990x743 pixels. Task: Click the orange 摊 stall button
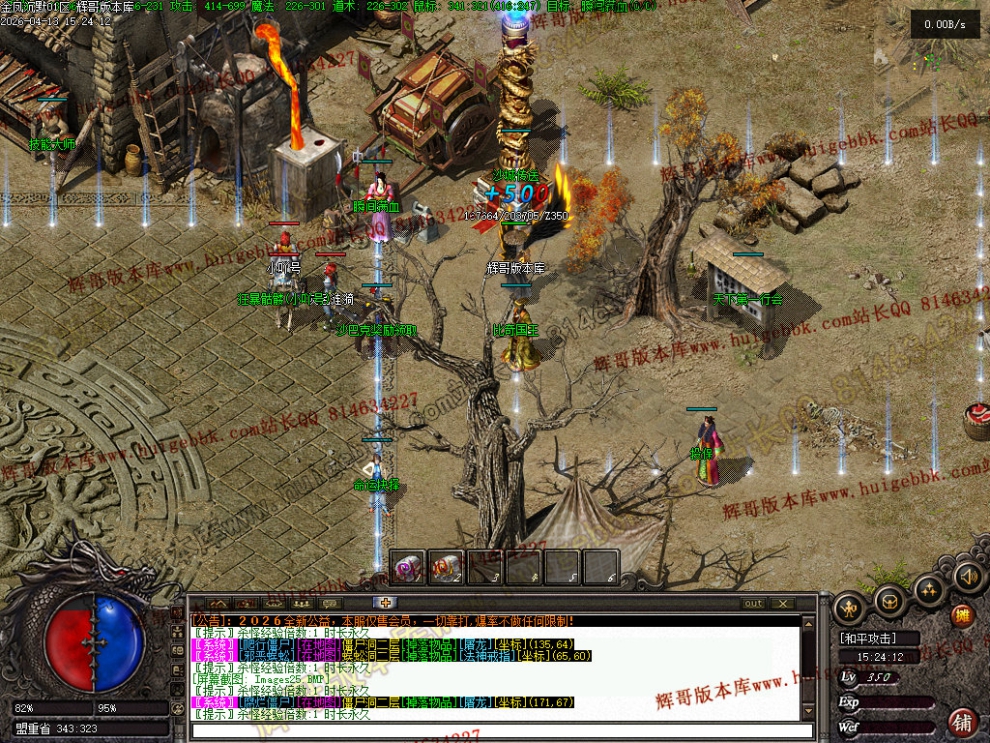click(962, 616)
